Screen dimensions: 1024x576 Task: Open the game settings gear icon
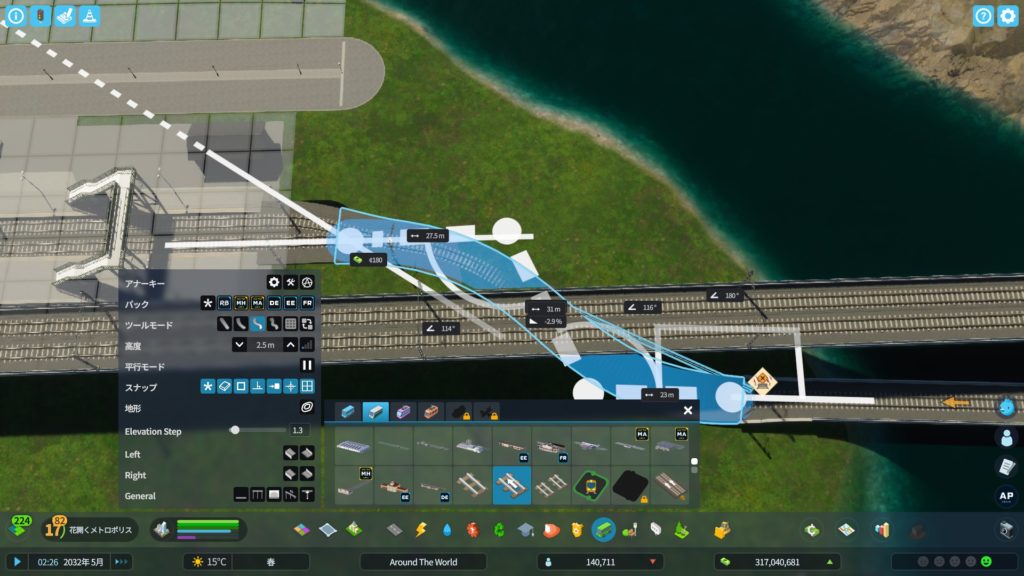1007,16
